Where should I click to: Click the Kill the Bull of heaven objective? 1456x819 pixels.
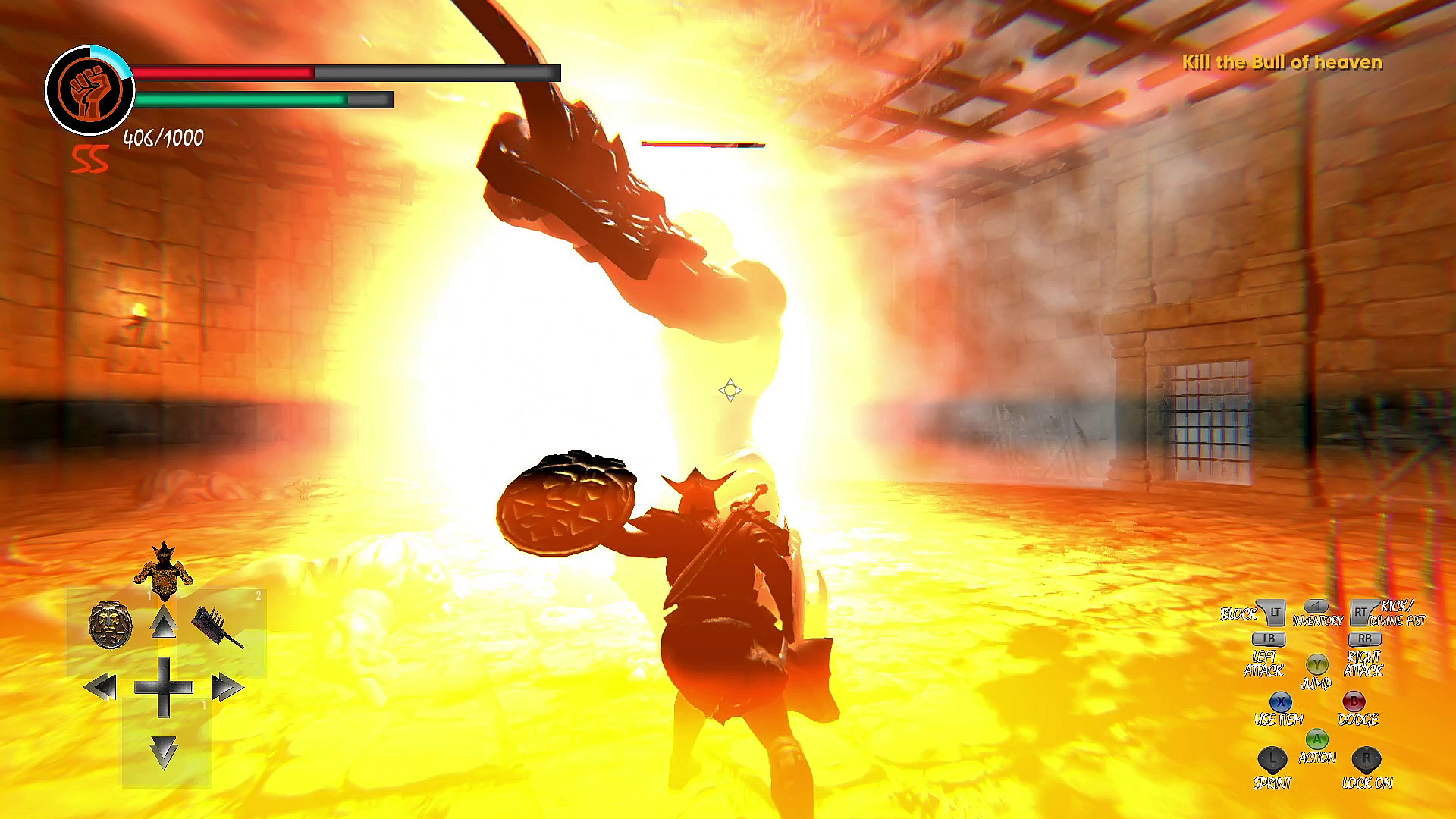(x=1282, y=64)
